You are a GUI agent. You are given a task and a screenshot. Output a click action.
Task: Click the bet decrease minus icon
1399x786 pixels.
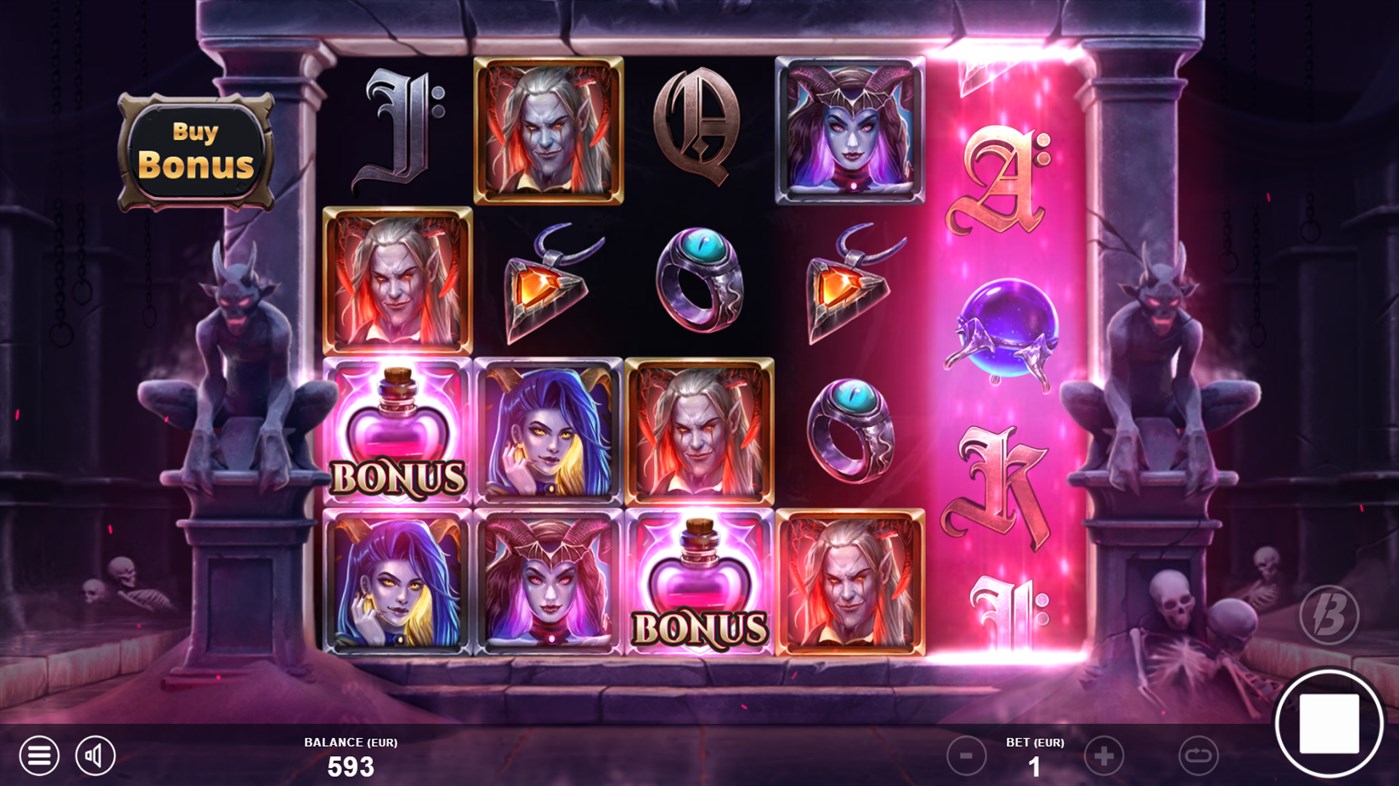tap(965, 755)
